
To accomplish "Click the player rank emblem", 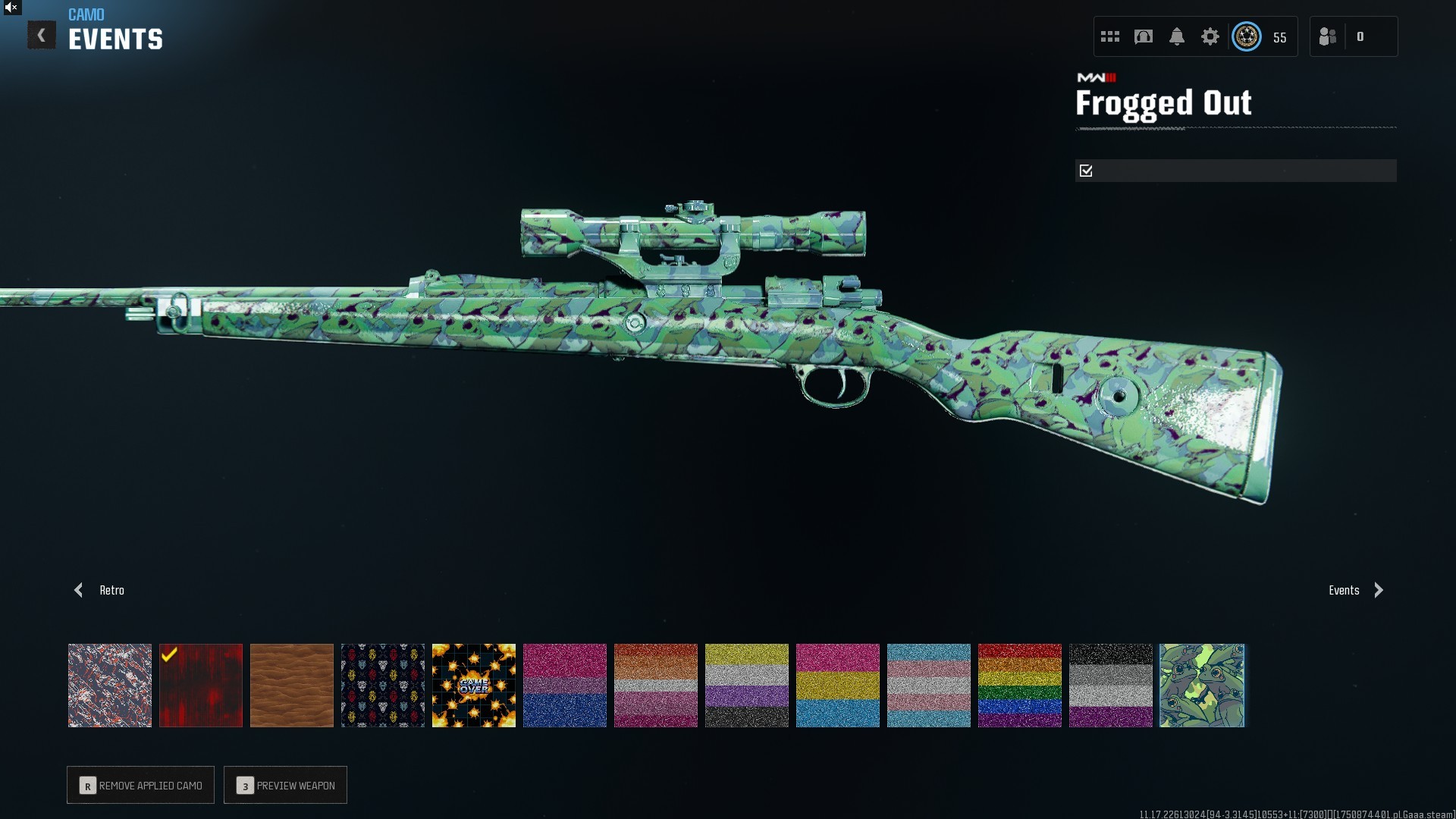I will click(x=1247, y=36).
